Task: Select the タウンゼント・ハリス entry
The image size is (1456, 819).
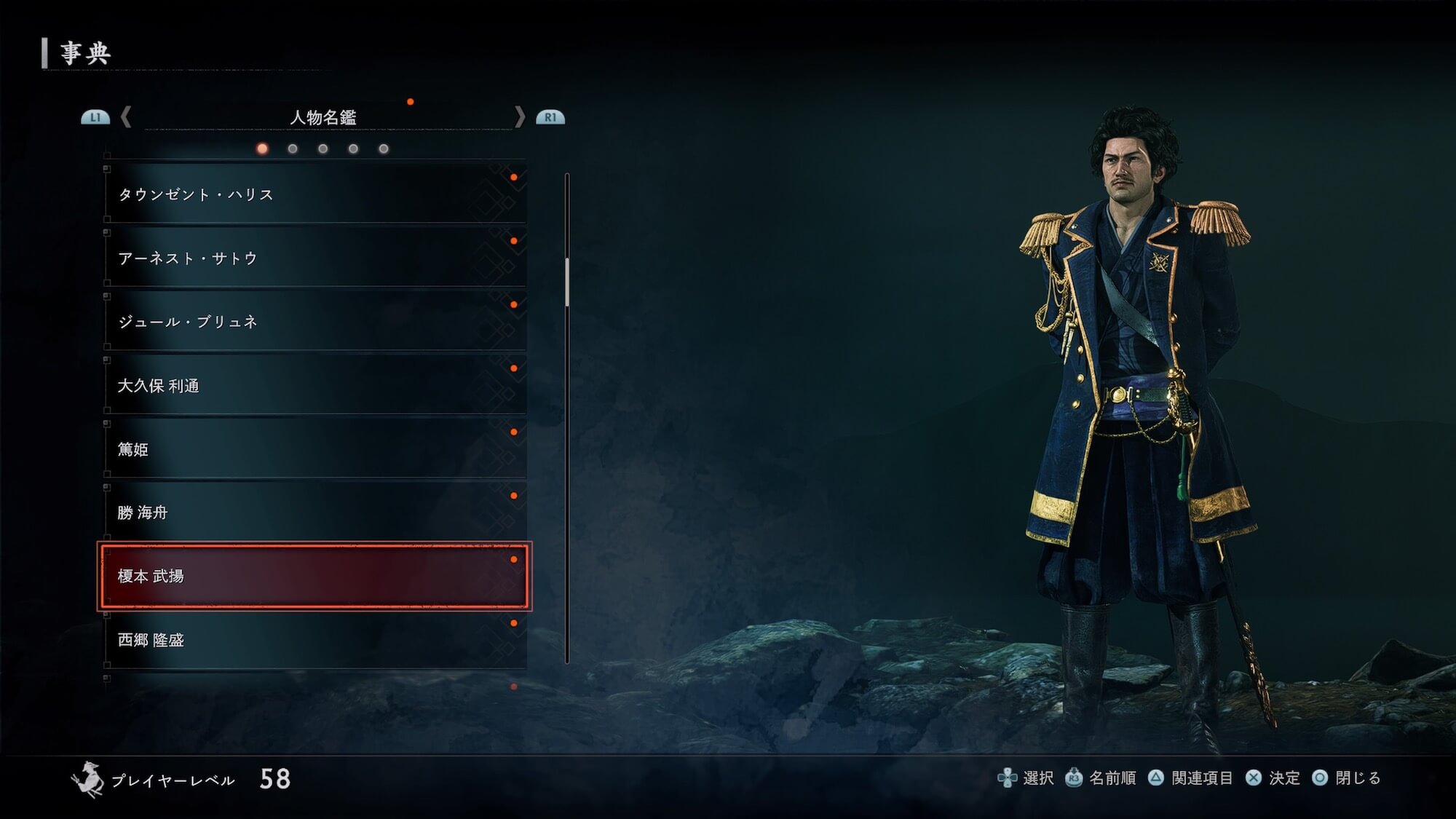Action: tap(314, 194)
